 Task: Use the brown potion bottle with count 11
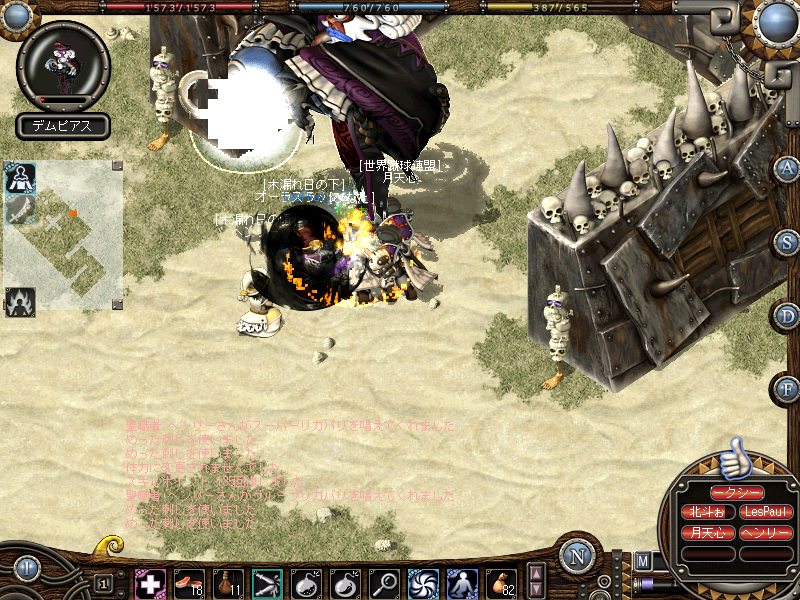click(228, 582)
